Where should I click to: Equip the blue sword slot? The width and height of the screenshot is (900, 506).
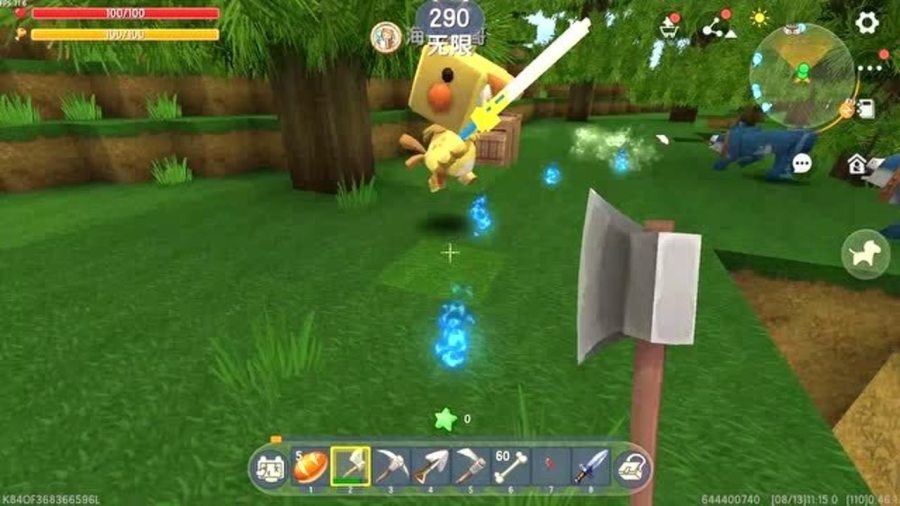pos(590,467)
